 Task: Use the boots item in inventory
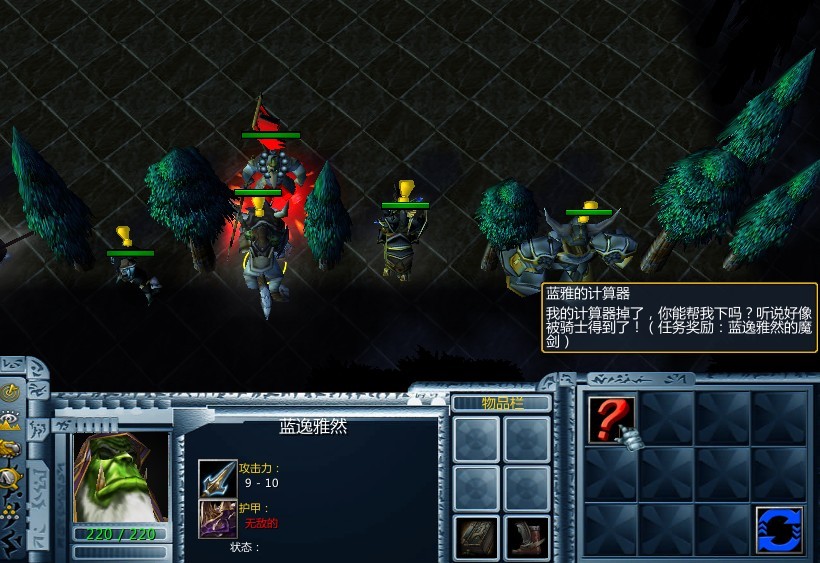coord(526,537)
